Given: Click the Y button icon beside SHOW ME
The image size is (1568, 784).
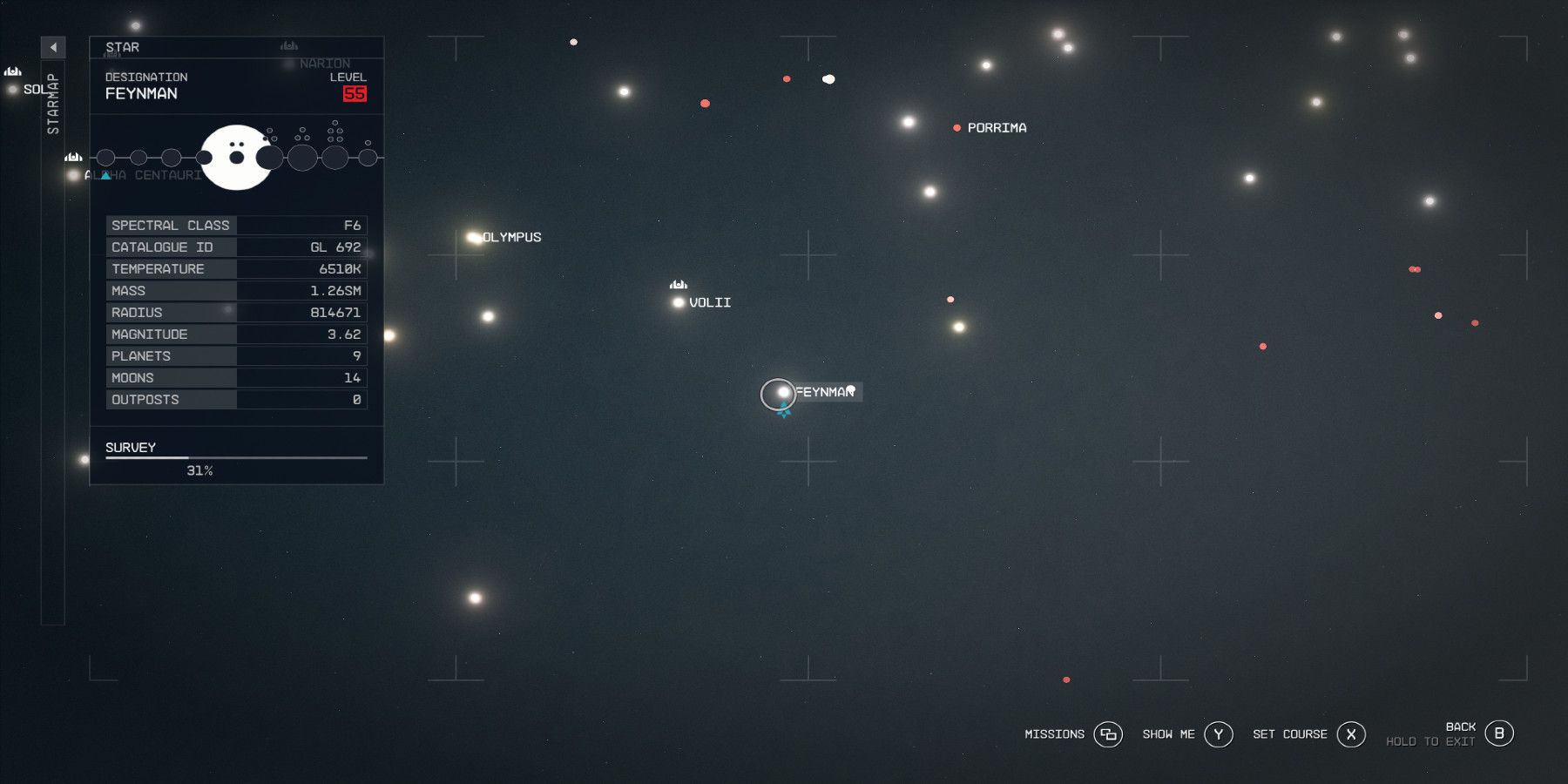Looking at the screenshot, I should [1219, 734].
